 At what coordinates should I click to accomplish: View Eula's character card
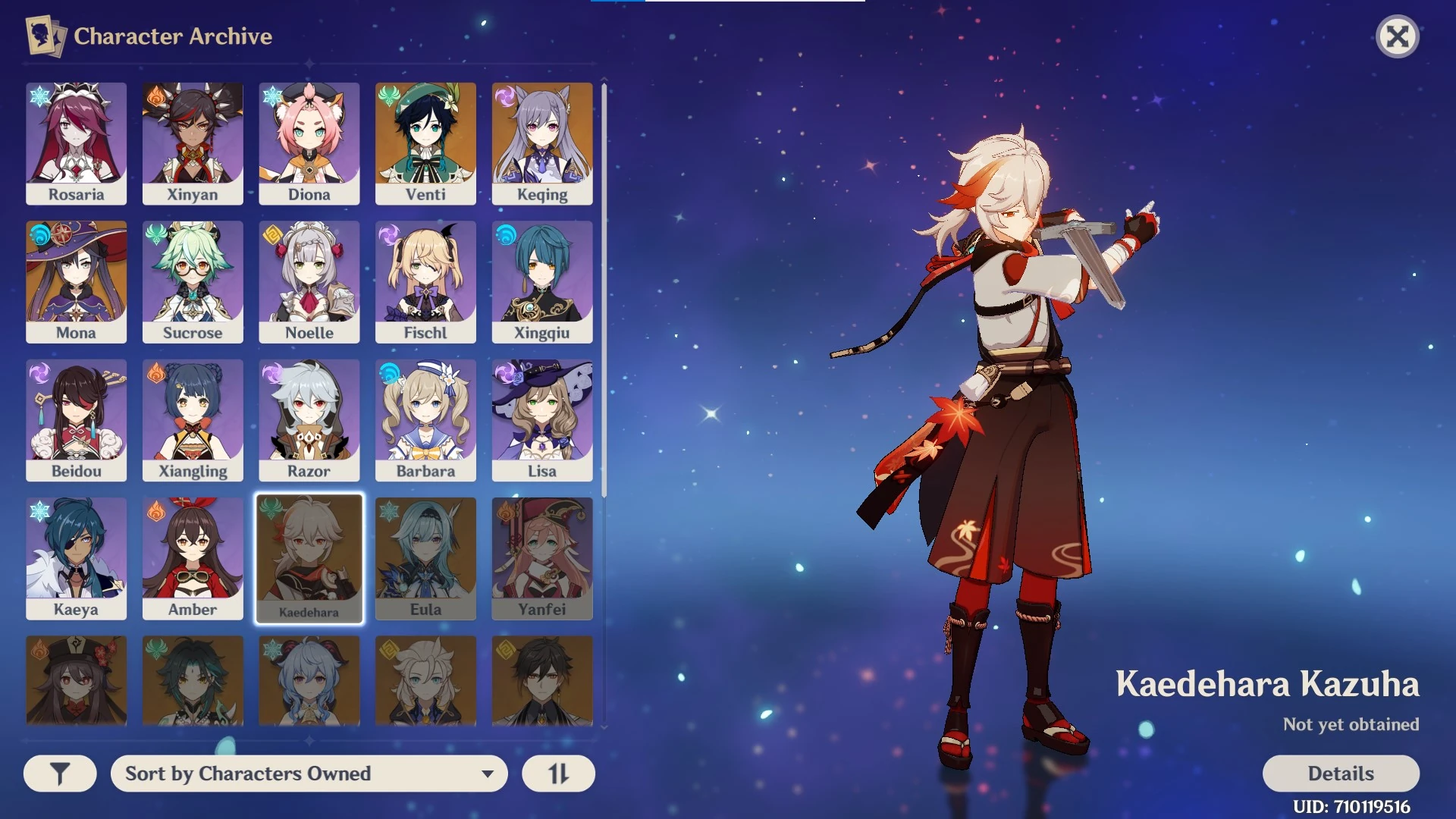click(x=425, y=558)
